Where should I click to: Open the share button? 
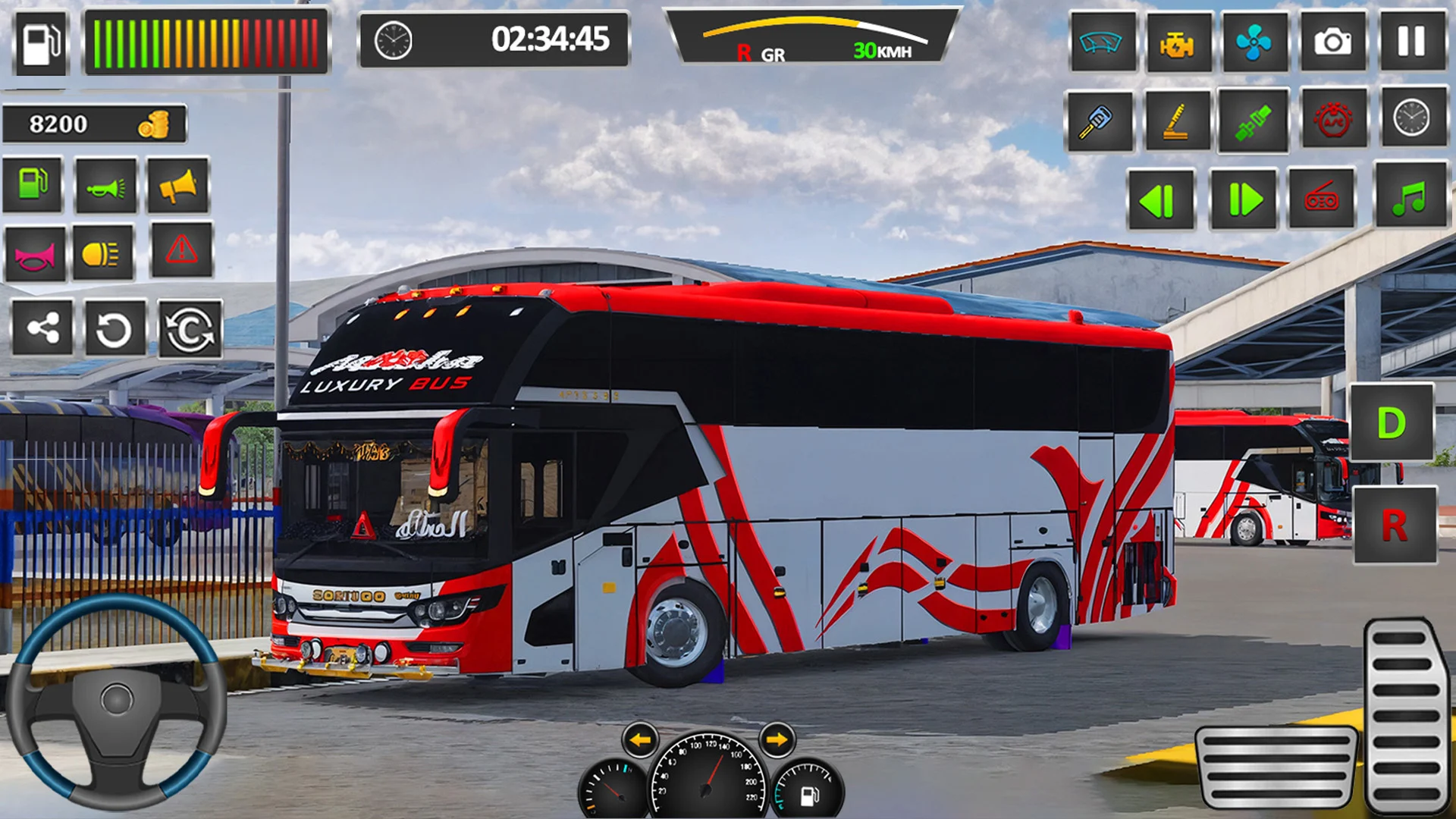(x=42, y=328)
